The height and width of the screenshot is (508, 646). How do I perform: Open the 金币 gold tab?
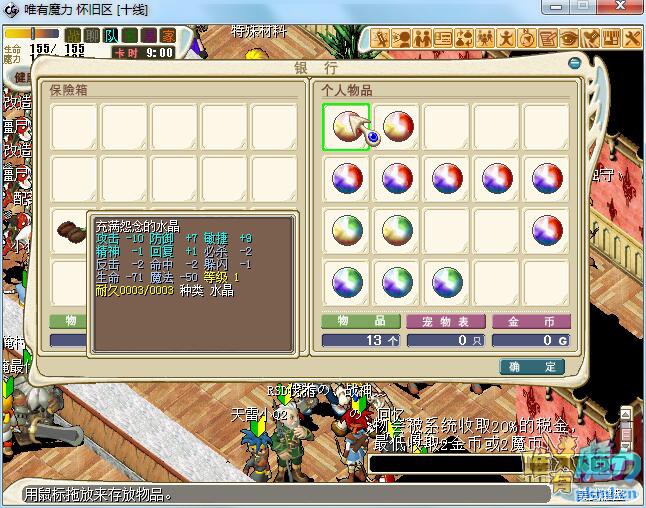click(531, 322)
